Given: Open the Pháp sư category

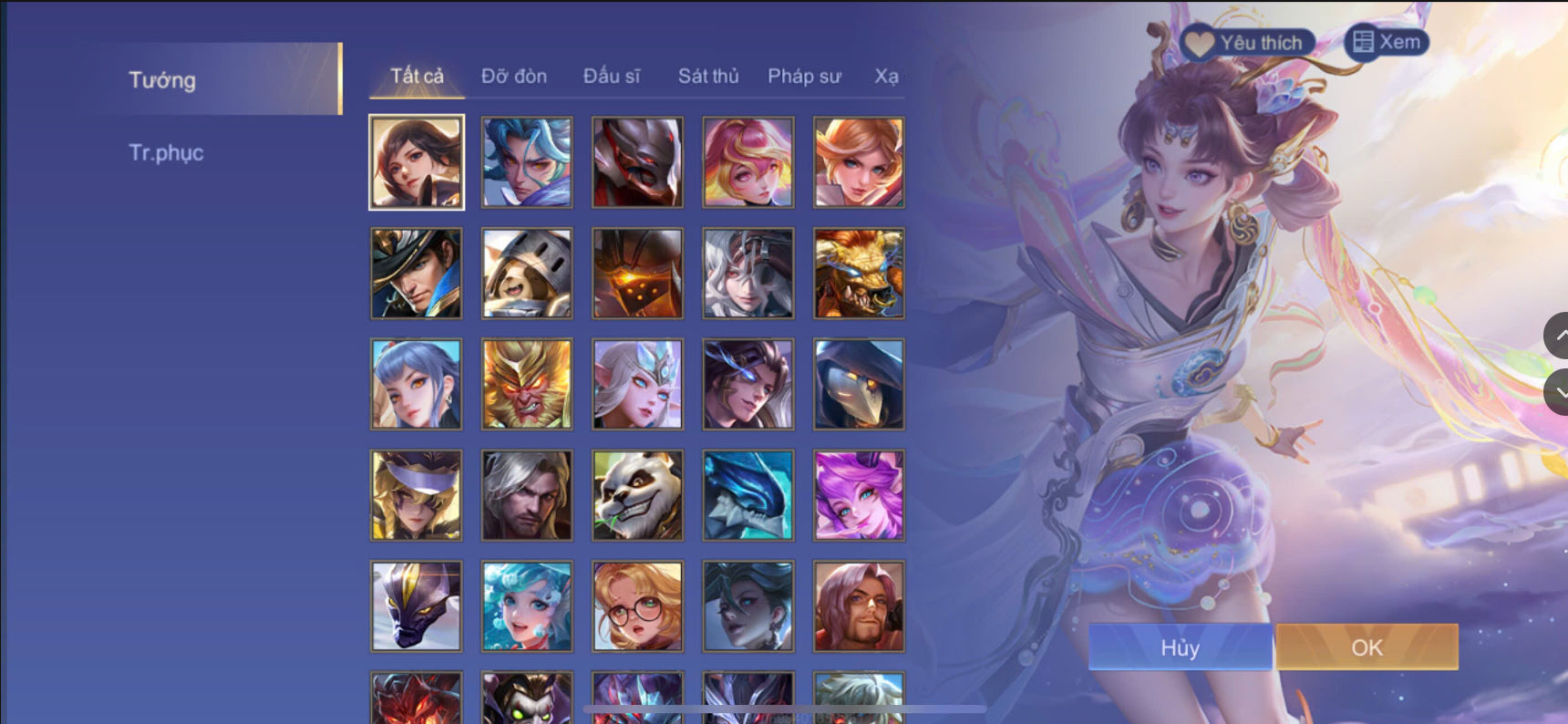Looking at the screenshot, I should (804, 77).
